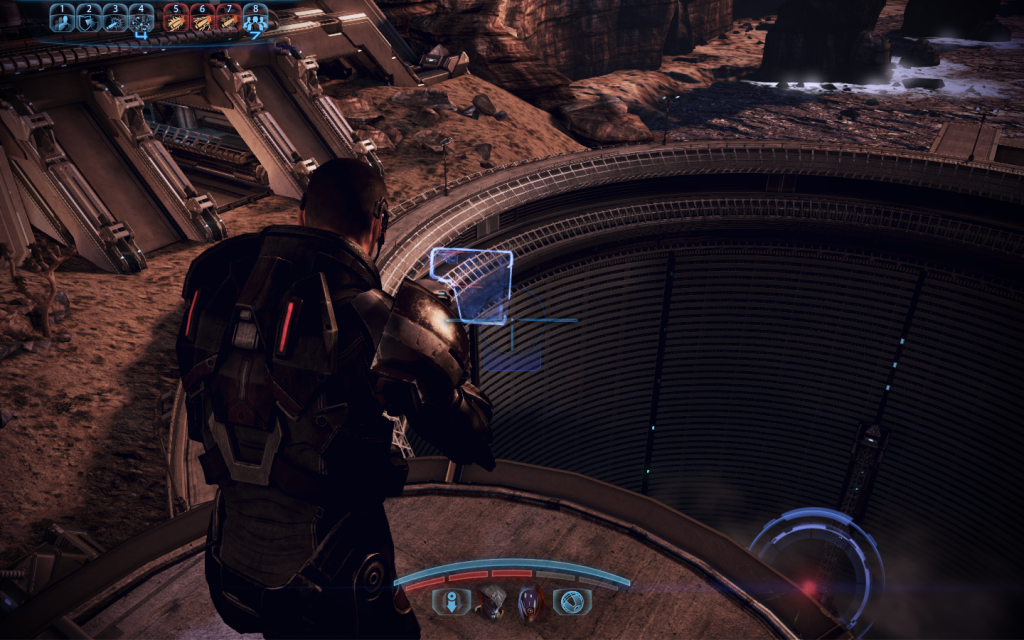Activate the red ammo power in slot 7
Viewport: 1024px width, 640px height.
pos(228,18)
